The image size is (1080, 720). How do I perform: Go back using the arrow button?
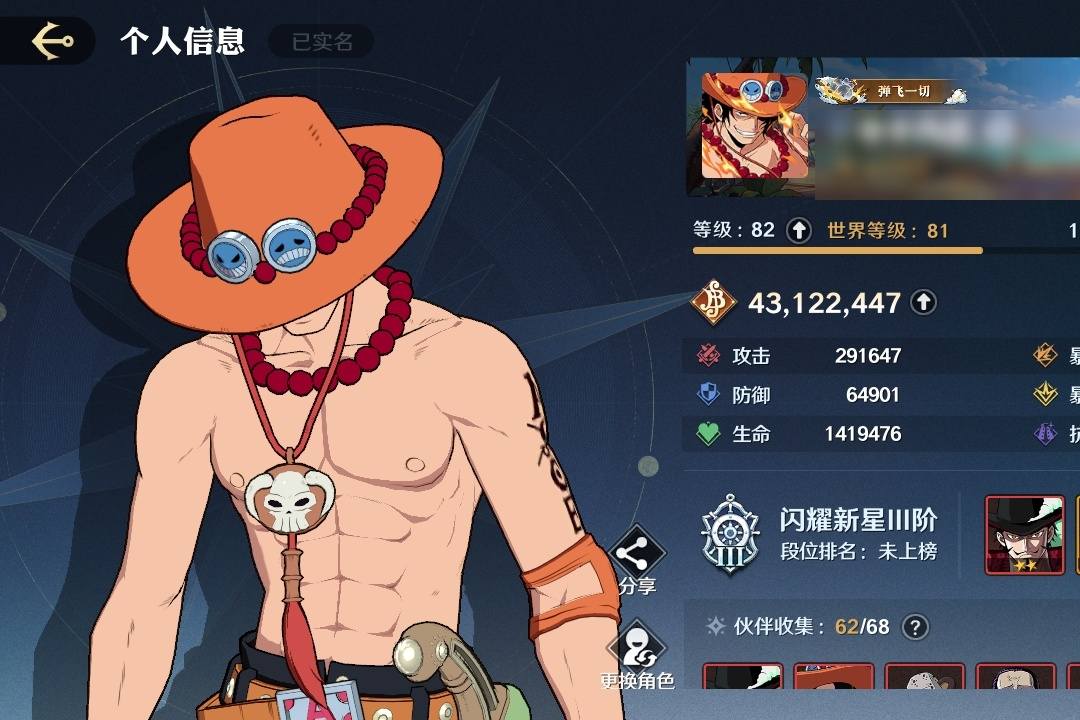point(52,41)
